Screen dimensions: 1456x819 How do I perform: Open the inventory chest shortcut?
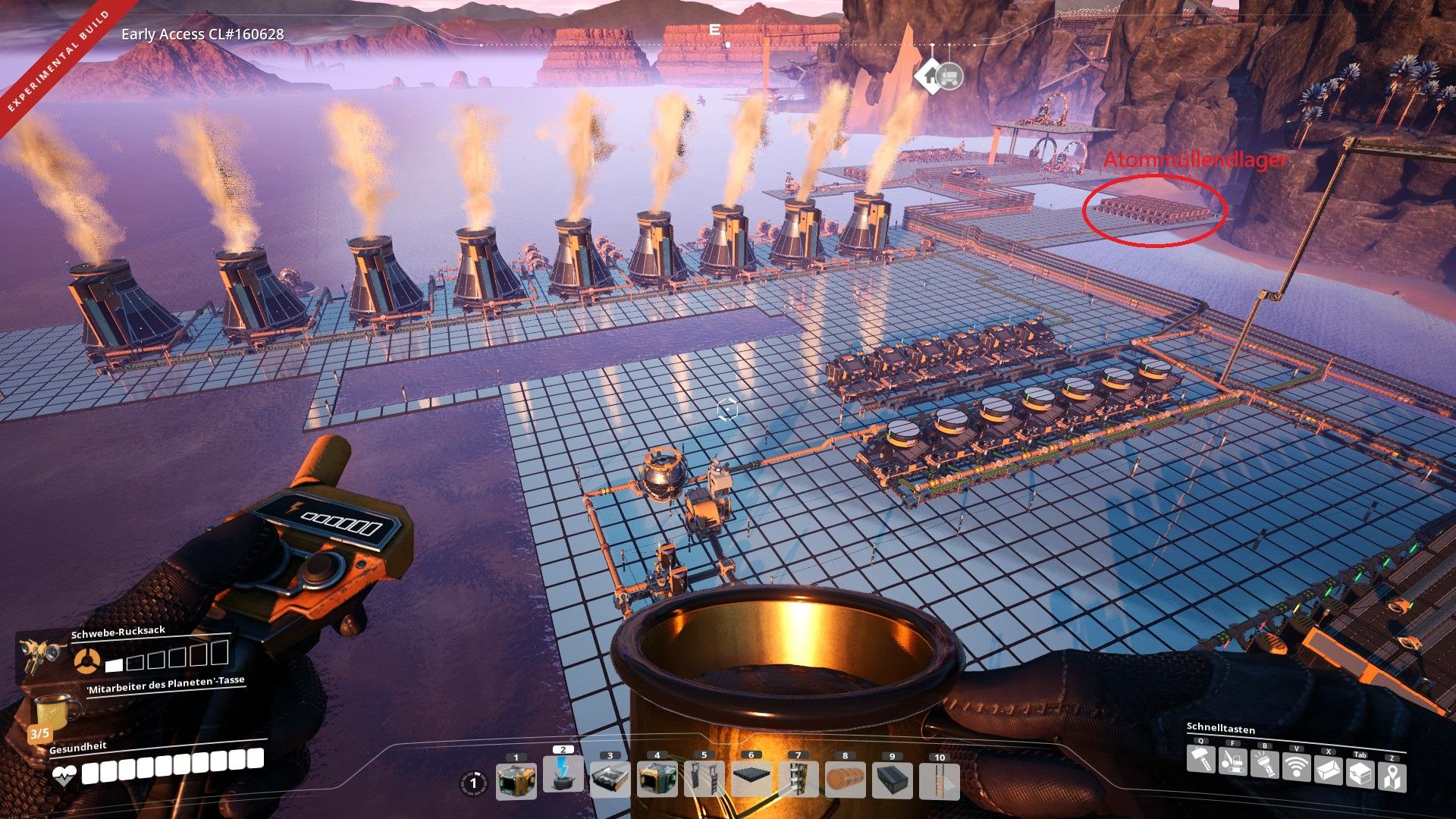tap(1360, 774)
